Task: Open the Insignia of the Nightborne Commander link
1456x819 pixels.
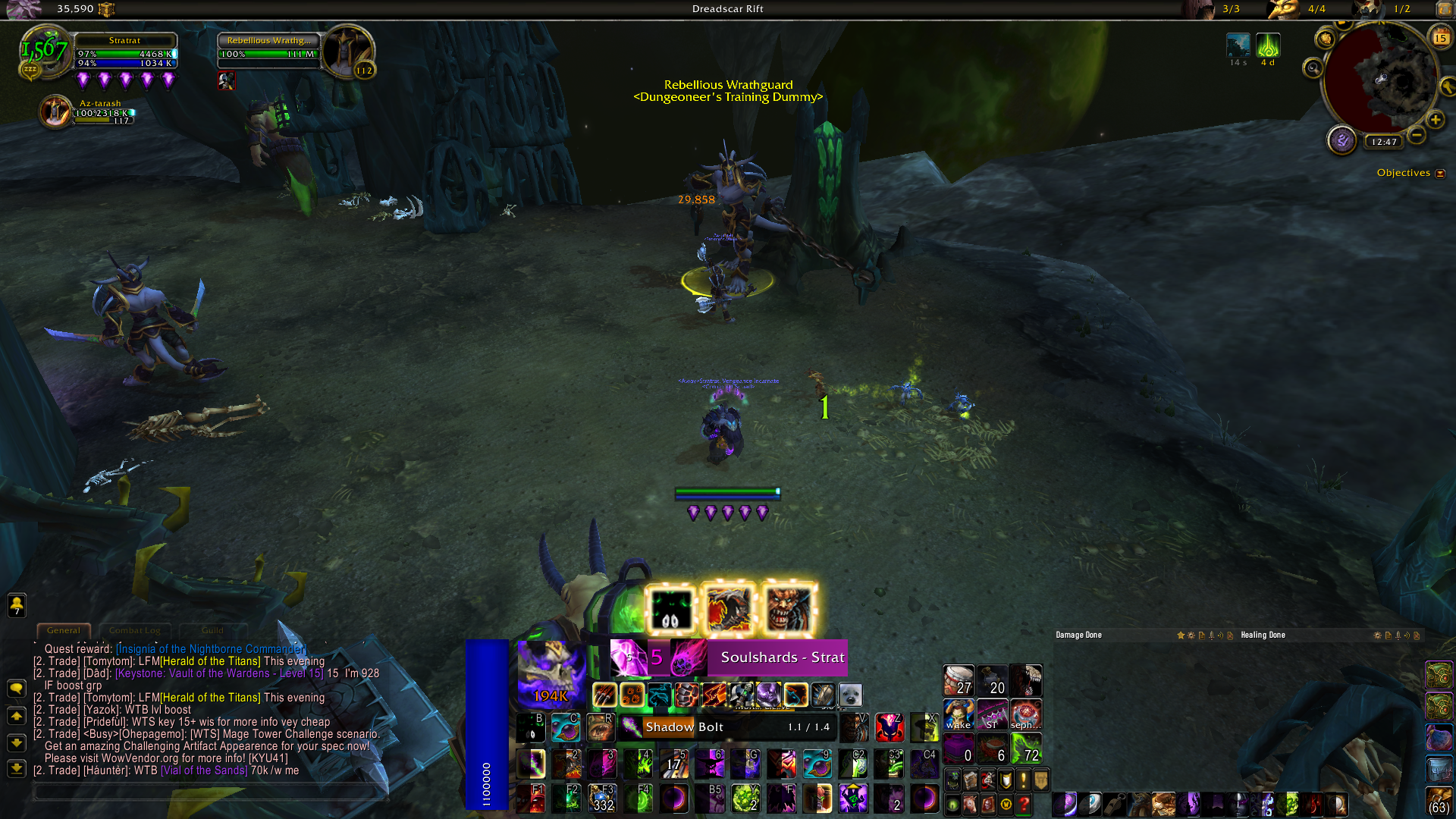Action: [x=211, y=649]
